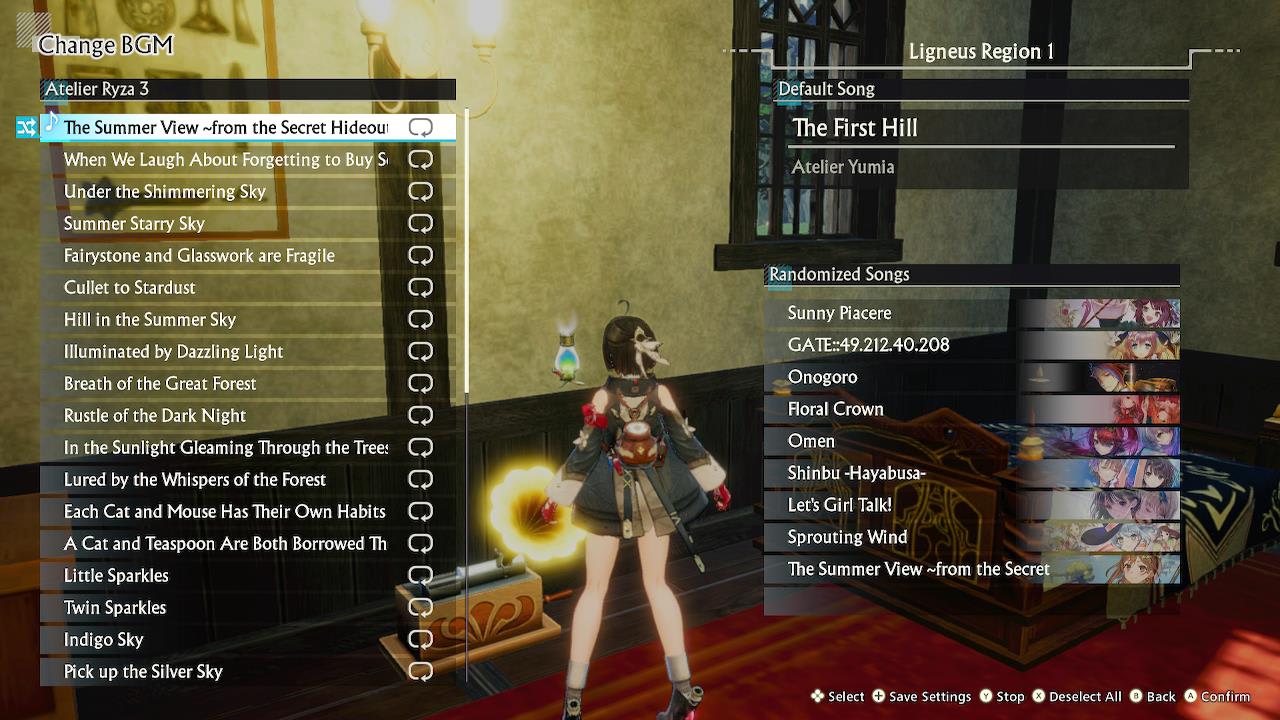
Task: Click the Ligneus Region 1 region title
Action: click(x=981, y=51)
